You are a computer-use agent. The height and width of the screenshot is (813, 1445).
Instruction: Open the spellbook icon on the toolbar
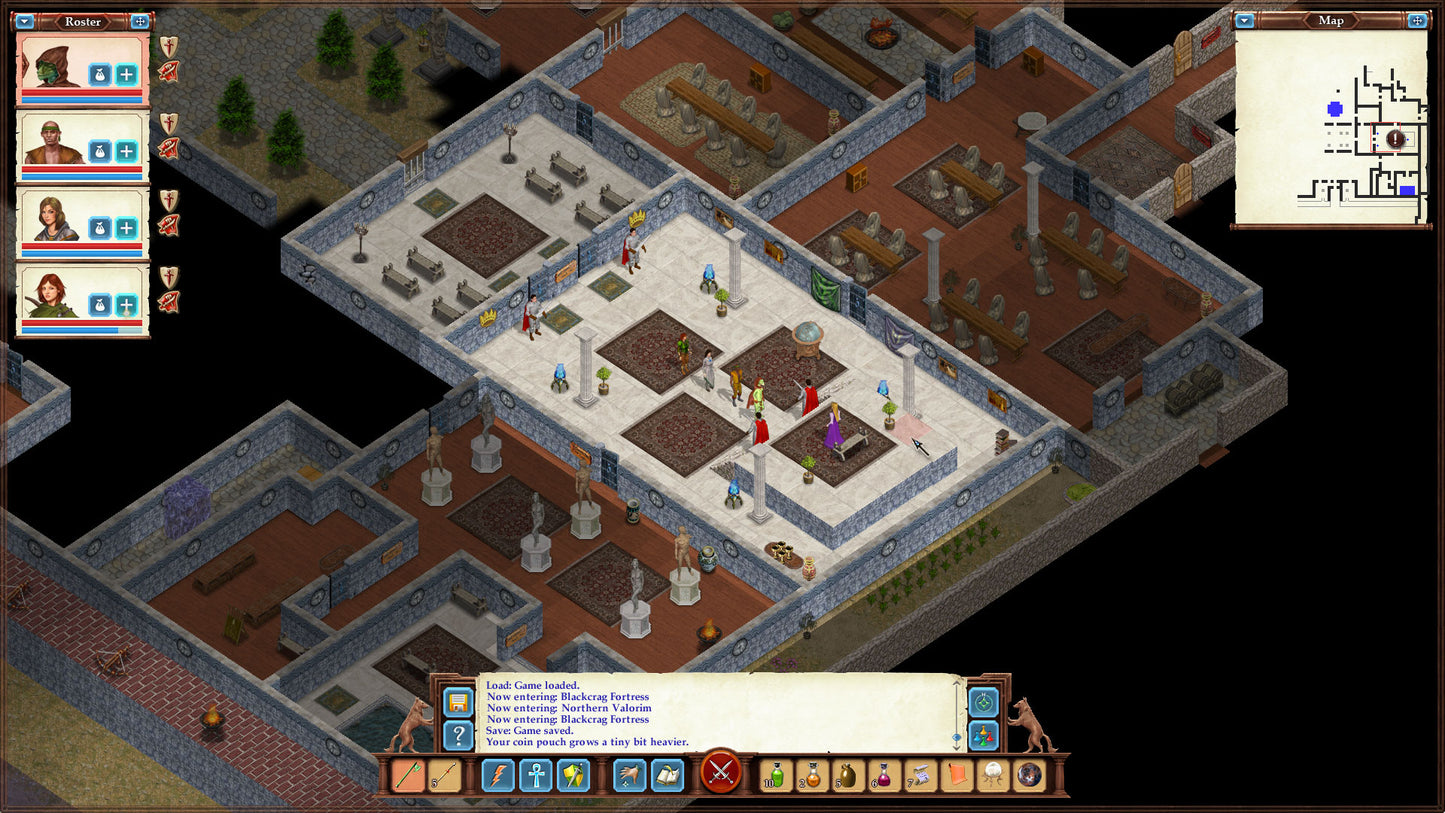pos(666,774)
